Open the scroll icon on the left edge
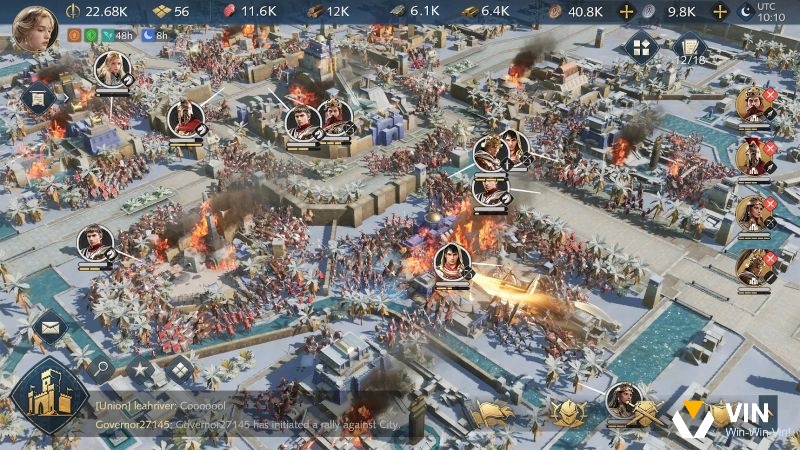 pyautogui.click(x=38, y=98)
